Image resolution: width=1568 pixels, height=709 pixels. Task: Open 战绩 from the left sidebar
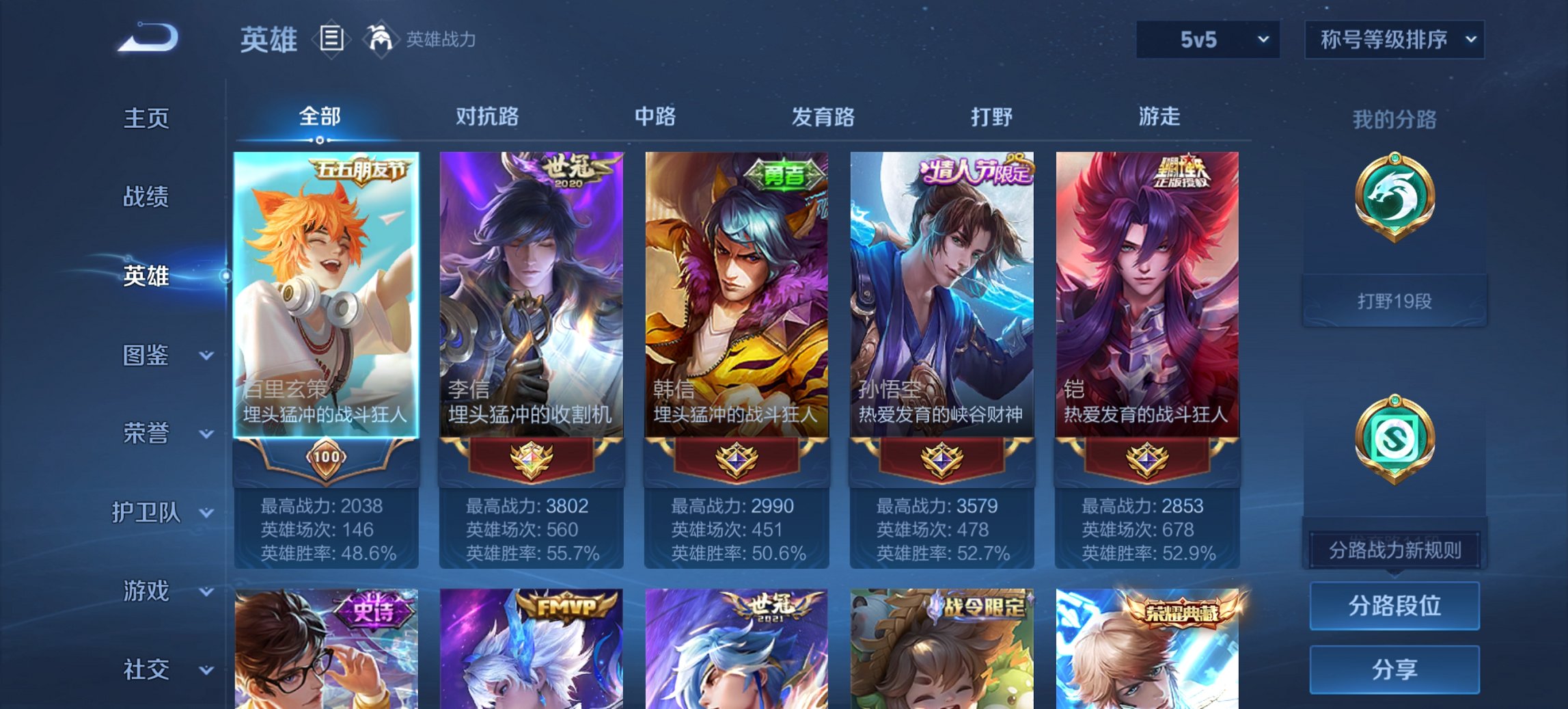point(147,198)
